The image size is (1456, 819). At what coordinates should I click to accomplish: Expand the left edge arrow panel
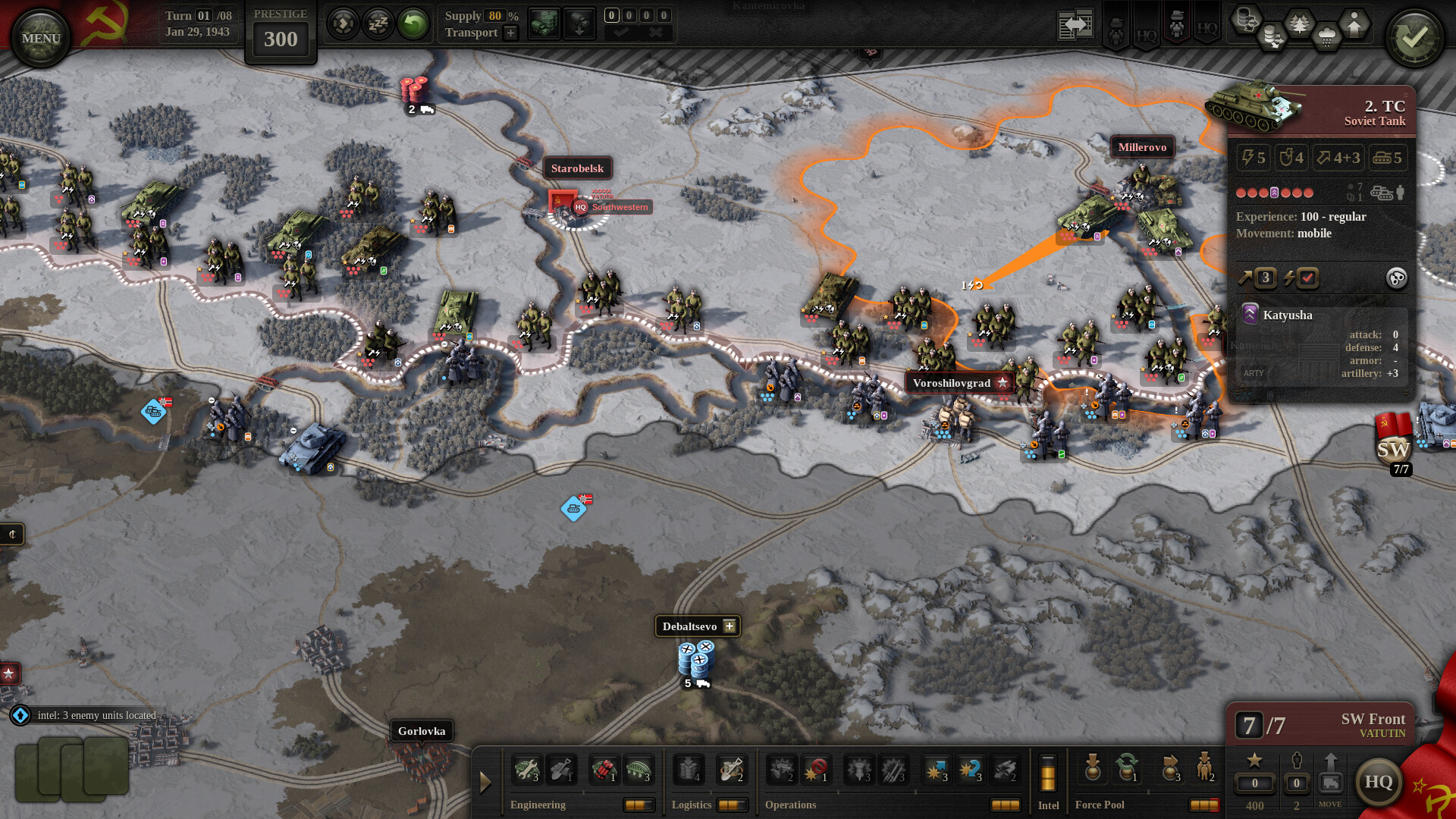coord(11,534)
